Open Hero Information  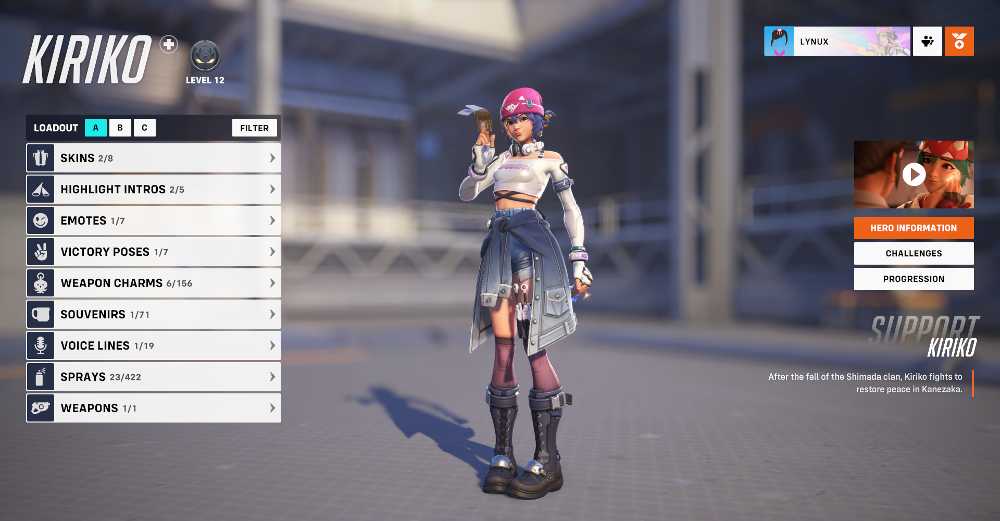(913, 228)
